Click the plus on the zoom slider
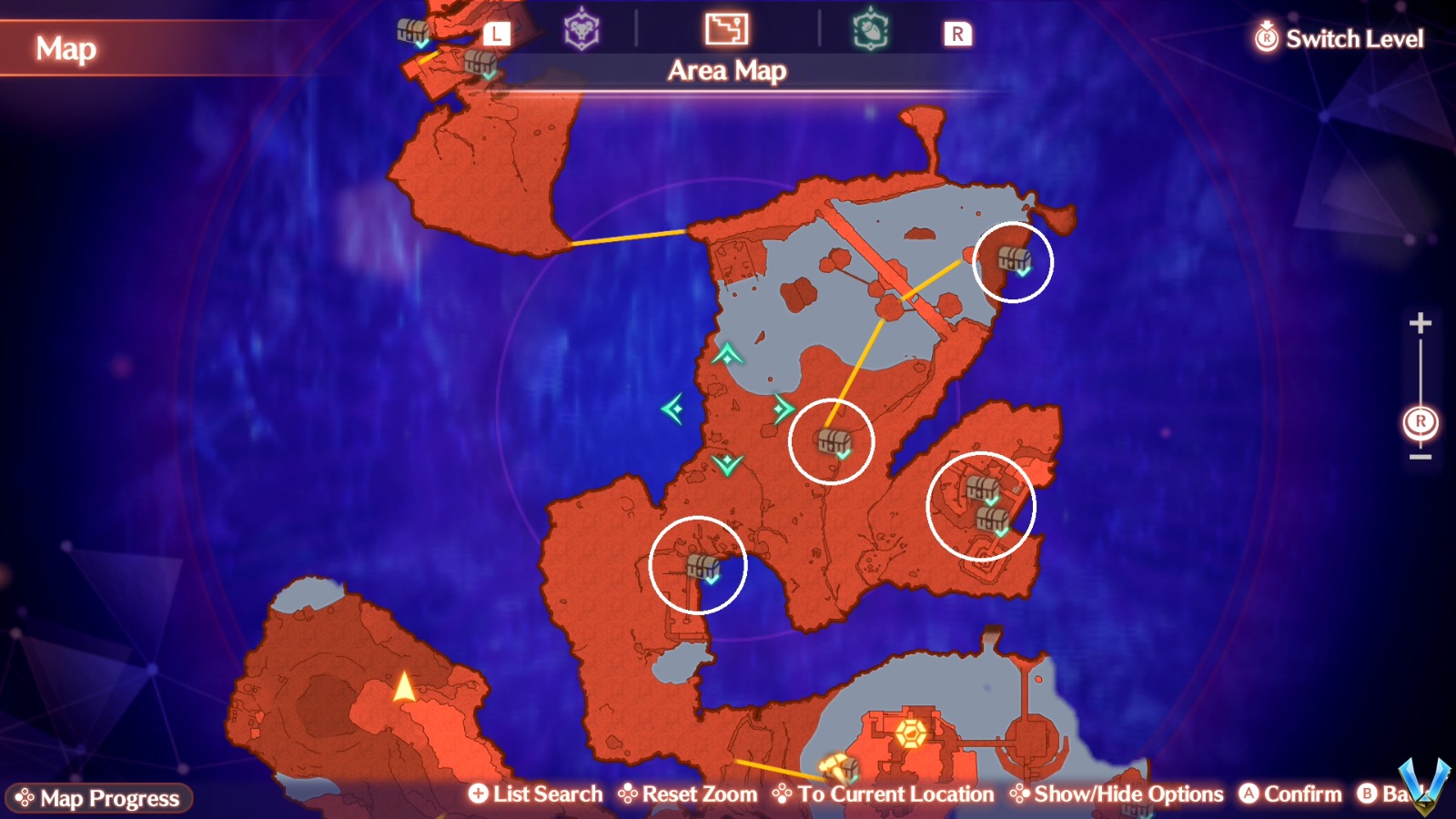The height and width of the screenshot is (819, 1456). tap(1418, 321)
